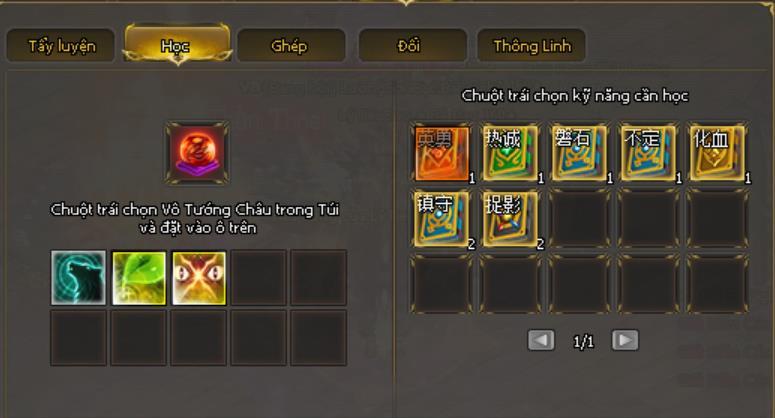Select the Học tab

click(x=176, y=46)
